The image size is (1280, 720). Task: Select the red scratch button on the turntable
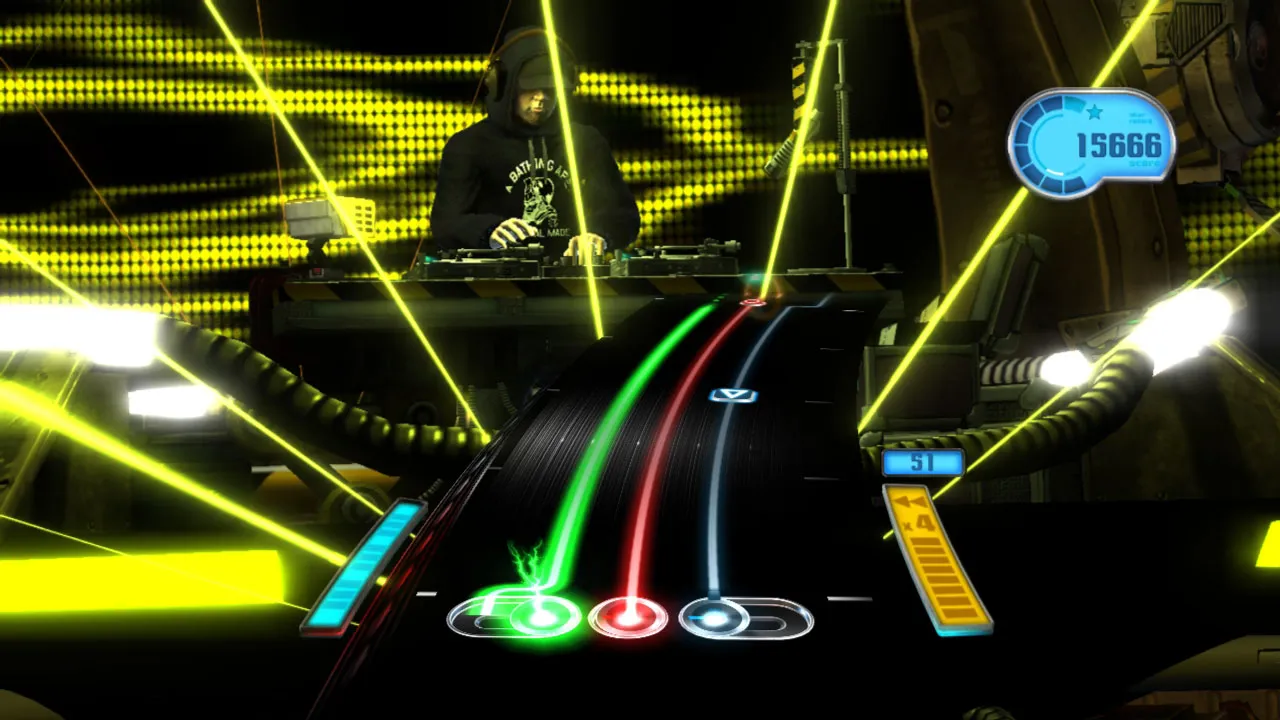tap(628, 616)
